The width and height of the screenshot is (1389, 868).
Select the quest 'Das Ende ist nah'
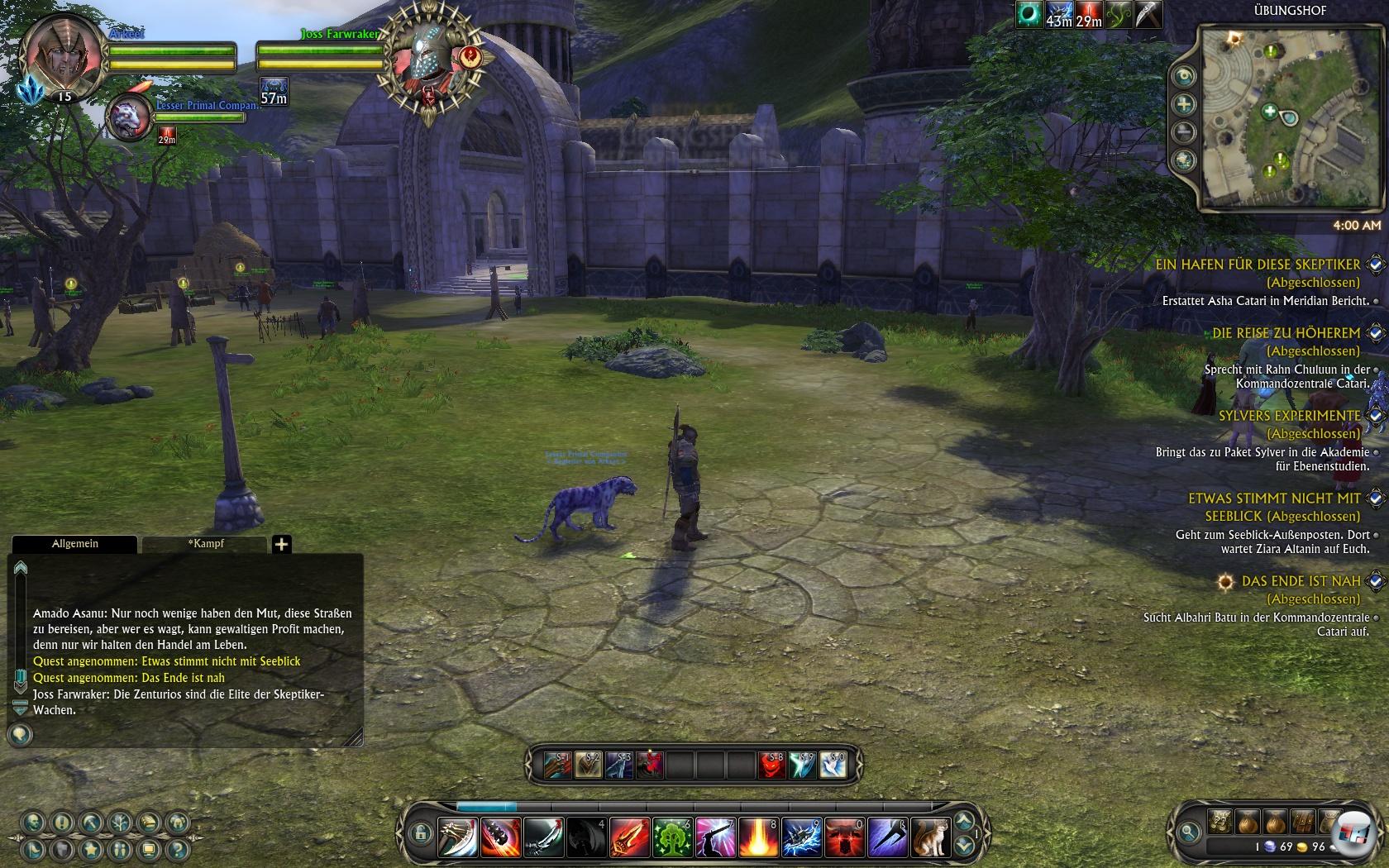1301,581
